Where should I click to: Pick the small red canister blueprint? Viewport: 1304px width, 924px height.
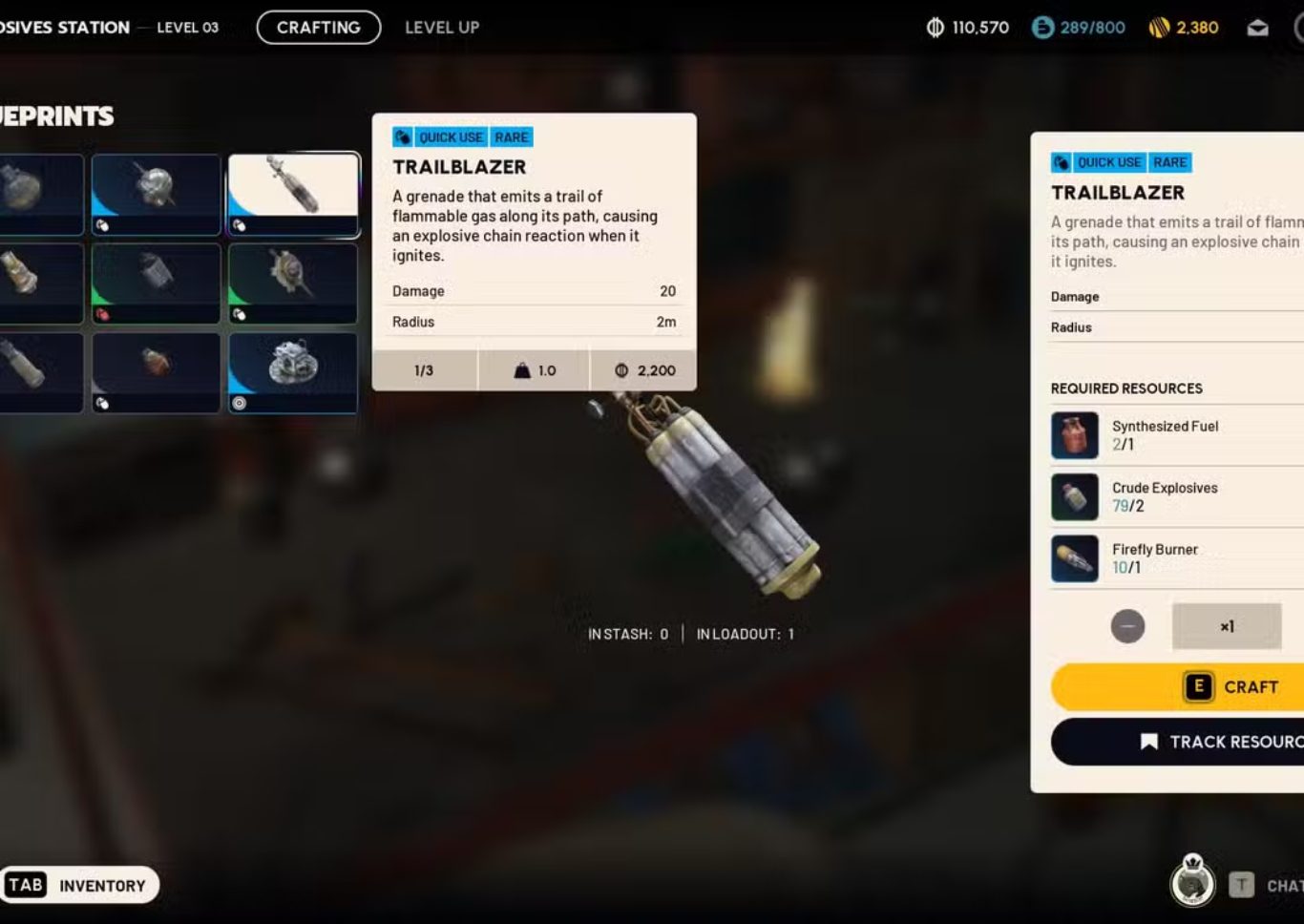(156, 372)
